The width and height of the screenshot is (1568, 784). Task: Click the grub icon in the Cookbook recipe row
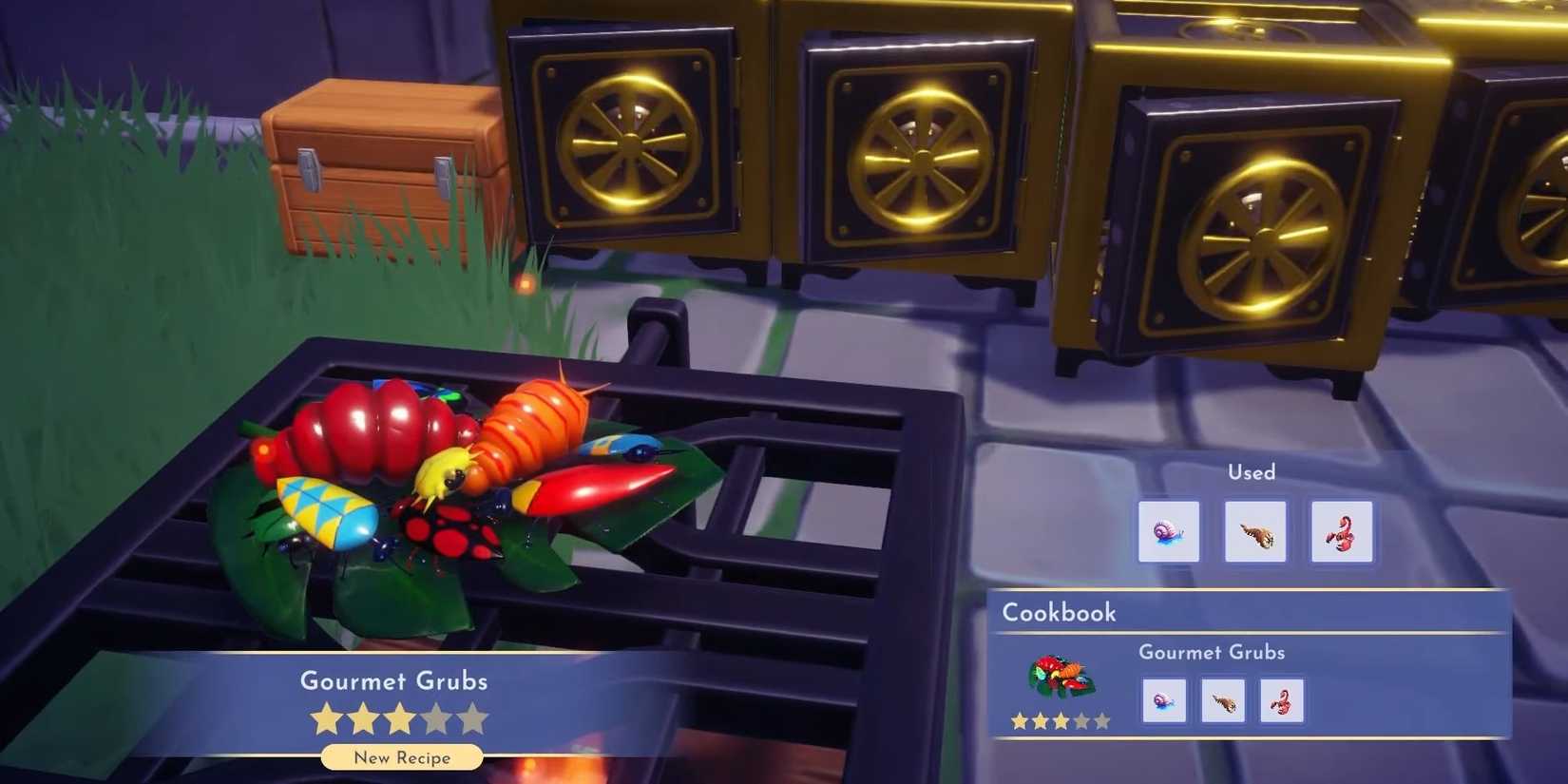(1223, 700)
